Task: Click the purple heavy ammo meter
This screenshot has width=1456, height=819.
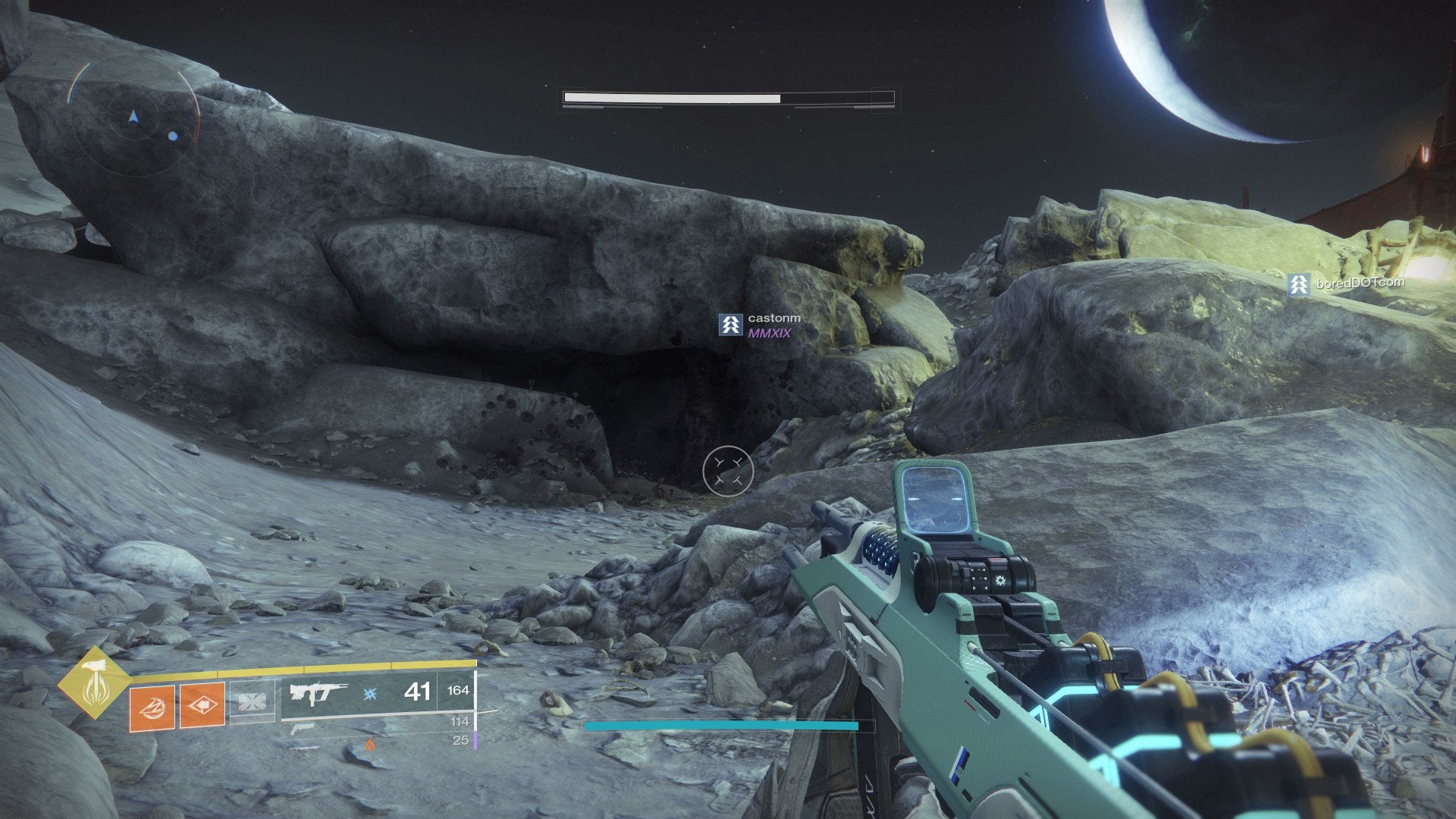Action: [x=475, y=740]
